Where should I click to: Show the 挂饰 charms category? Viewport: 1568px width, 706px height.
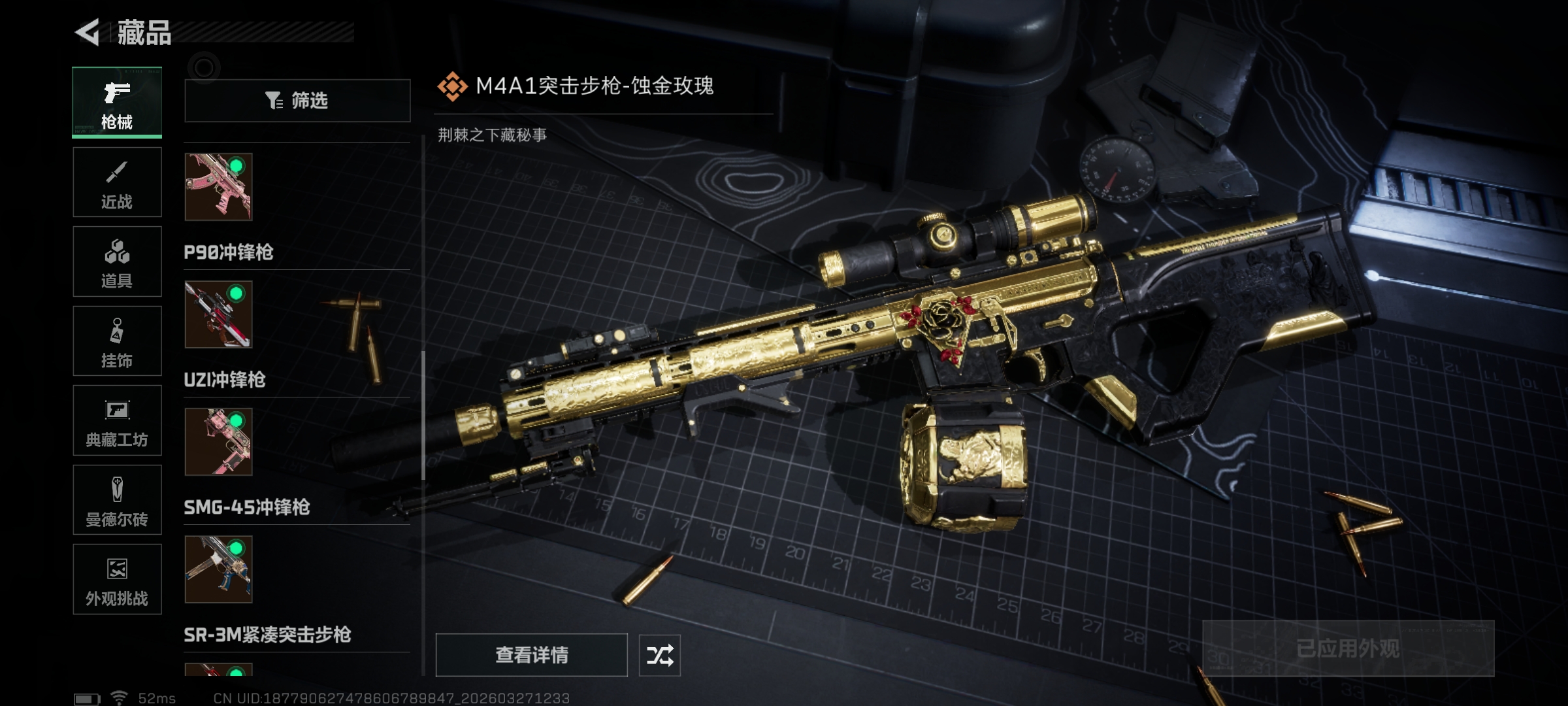click(117, 341)
